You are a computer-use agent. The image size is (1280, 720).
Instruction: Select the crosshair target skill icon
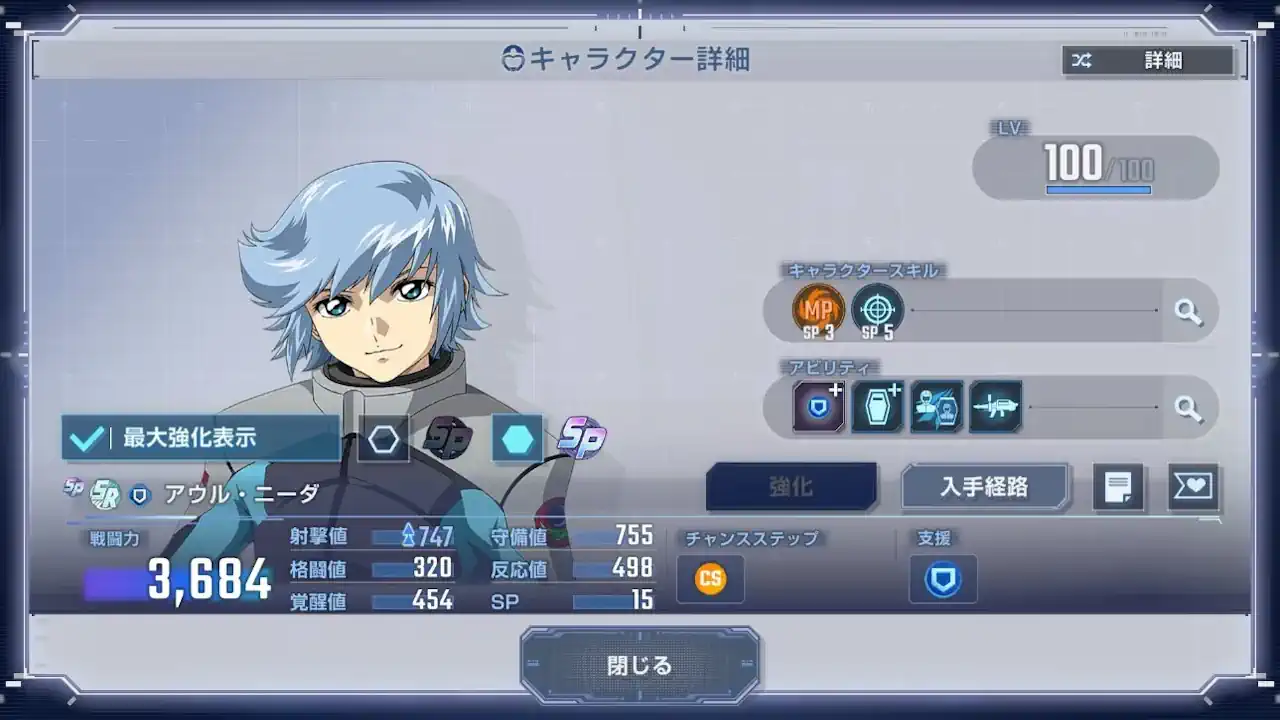point(877,309)
